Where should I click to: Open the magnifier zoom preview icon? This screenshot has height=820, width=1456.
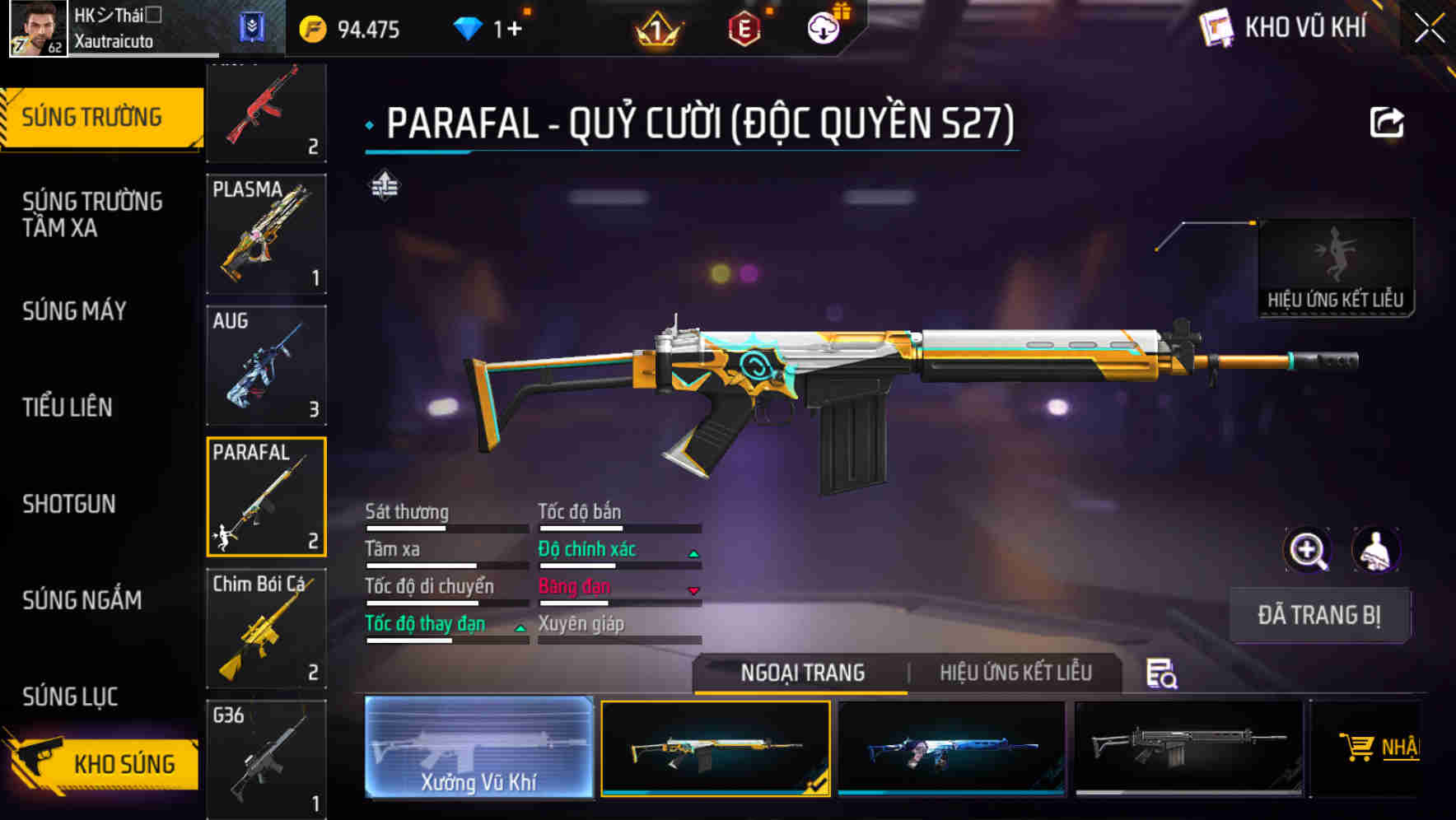tap(1306, 550)
